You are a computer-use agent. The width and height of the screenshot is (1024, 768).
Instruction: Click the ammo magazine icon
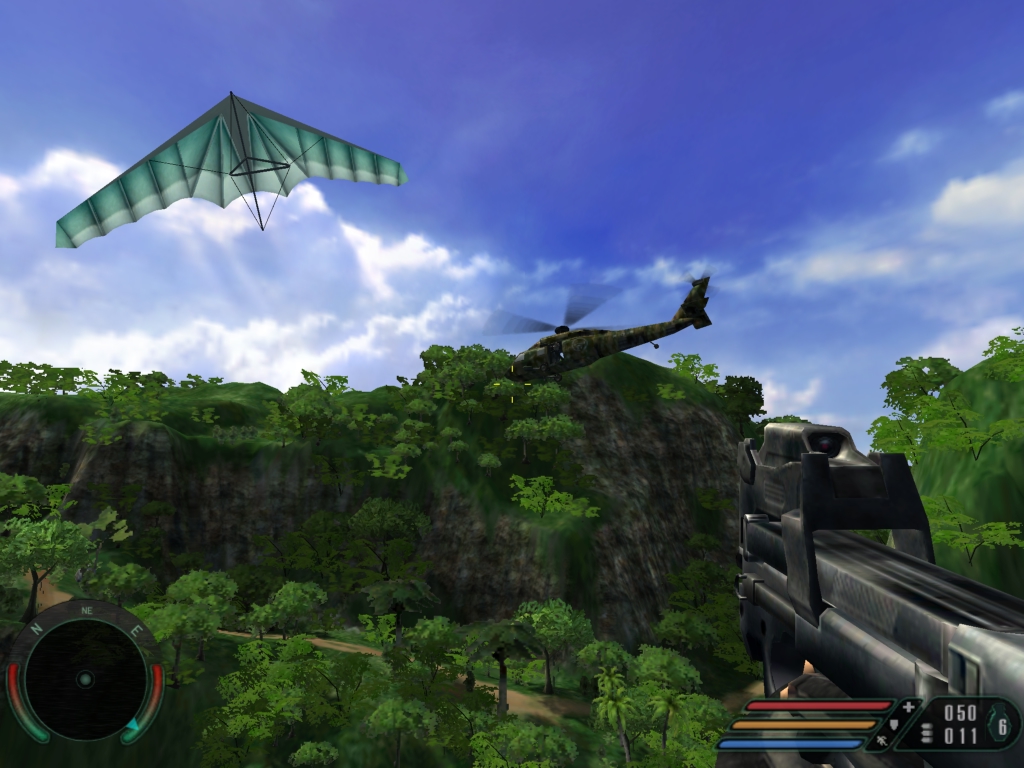tap(927, 731)
